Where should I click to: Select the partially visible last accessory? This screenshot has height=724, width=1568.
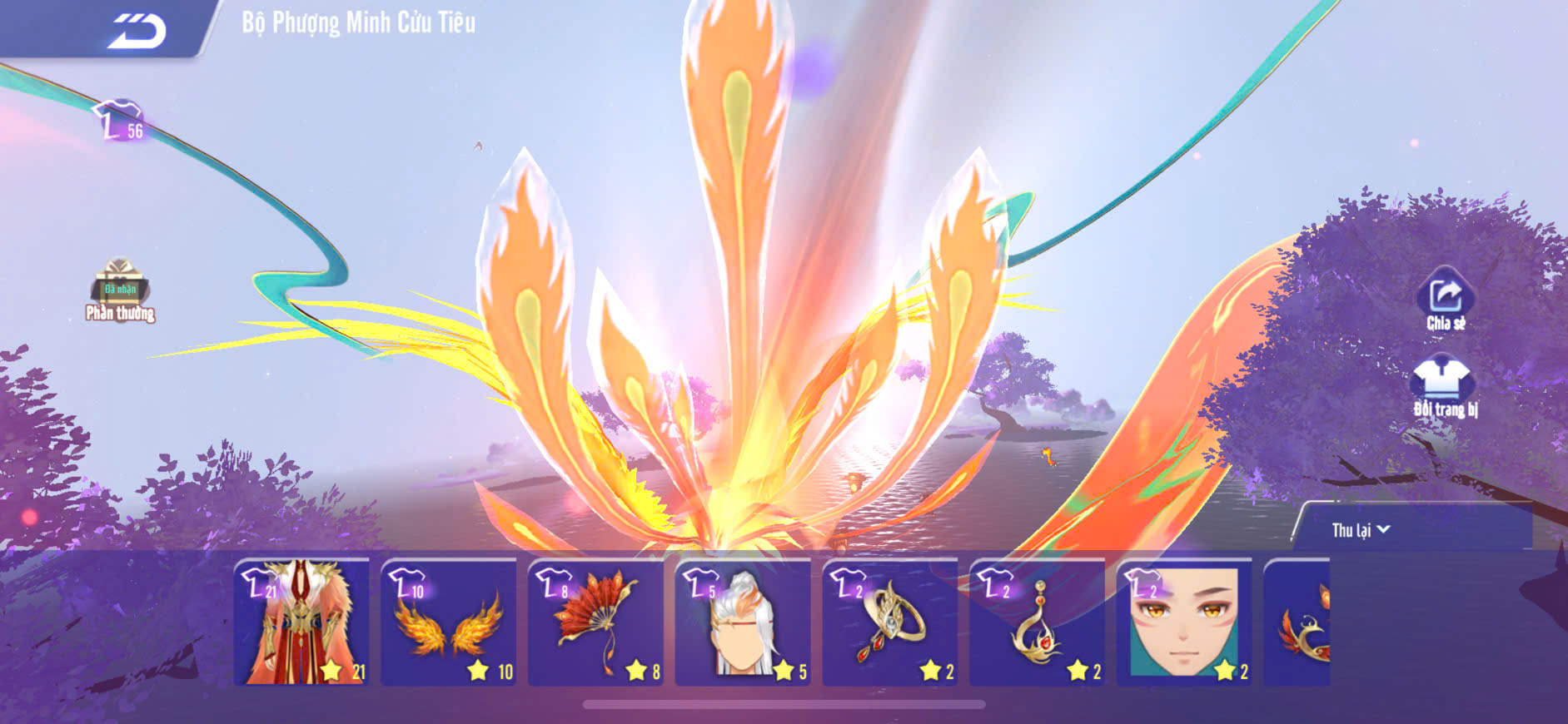click(x=1297, y=622)
